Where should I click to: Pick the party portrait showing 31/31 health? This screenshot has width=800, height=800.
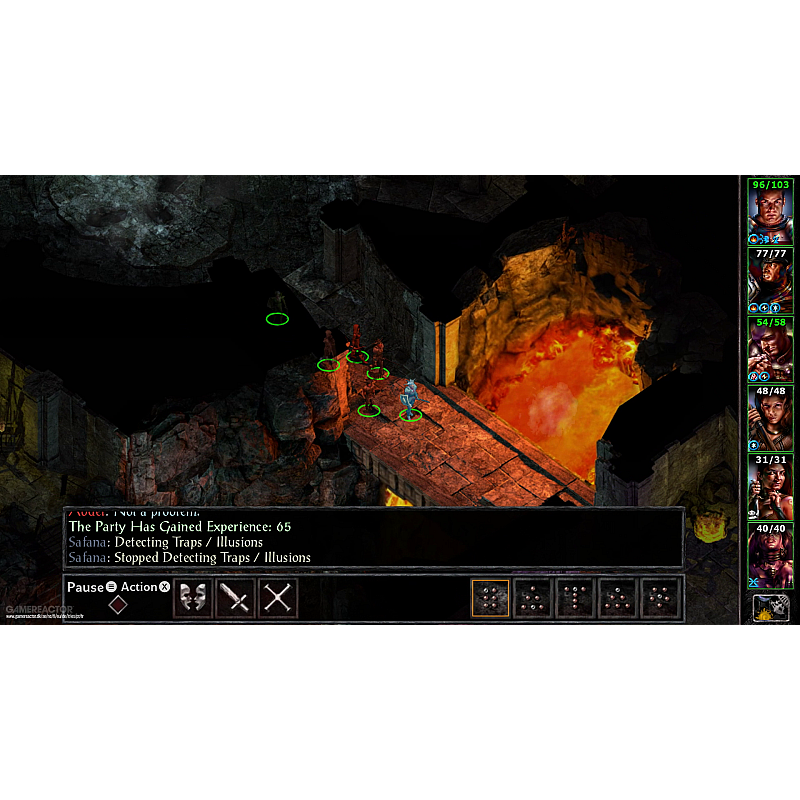770,487
